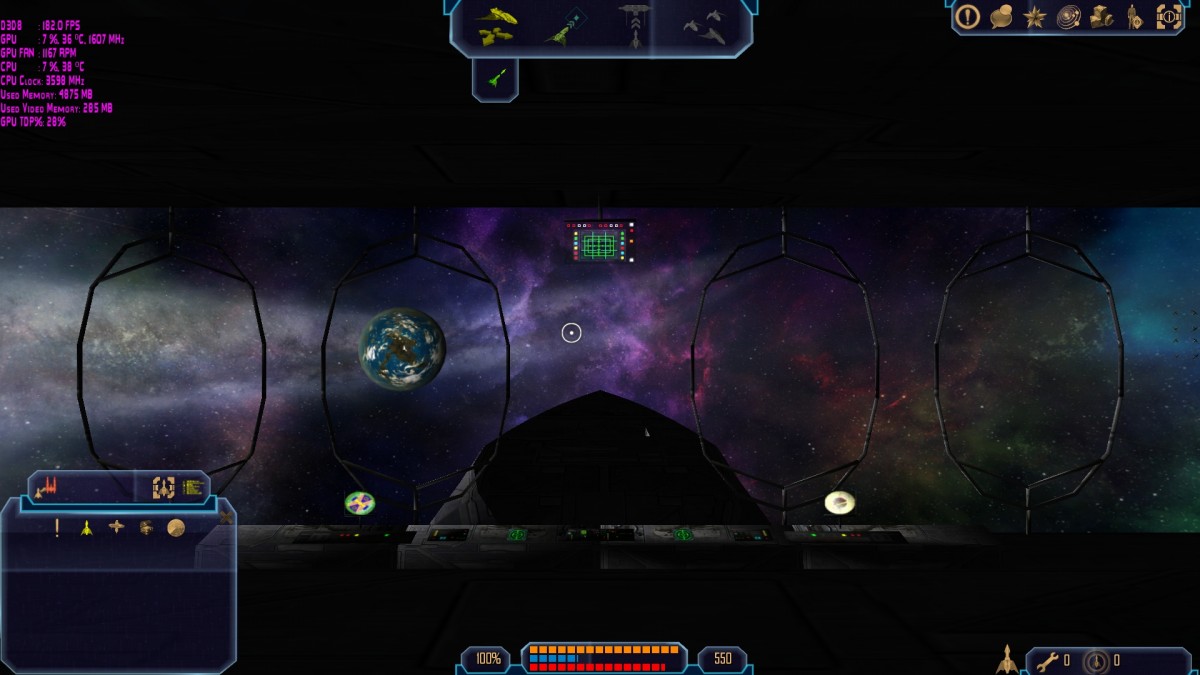
Task: Select the red enemy target icon
Action: coord(48,488)
